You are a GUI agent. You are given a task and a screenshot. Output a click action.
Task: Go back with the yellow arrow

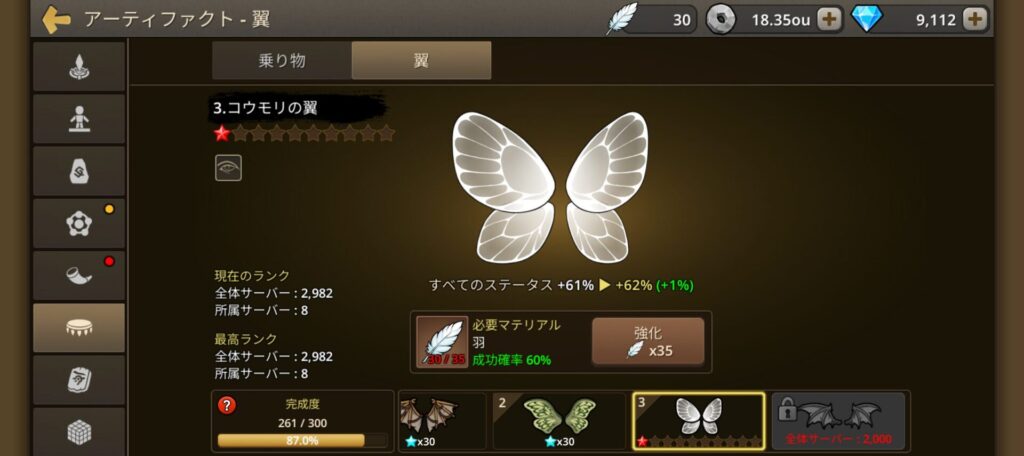click(x=56, y=19)
